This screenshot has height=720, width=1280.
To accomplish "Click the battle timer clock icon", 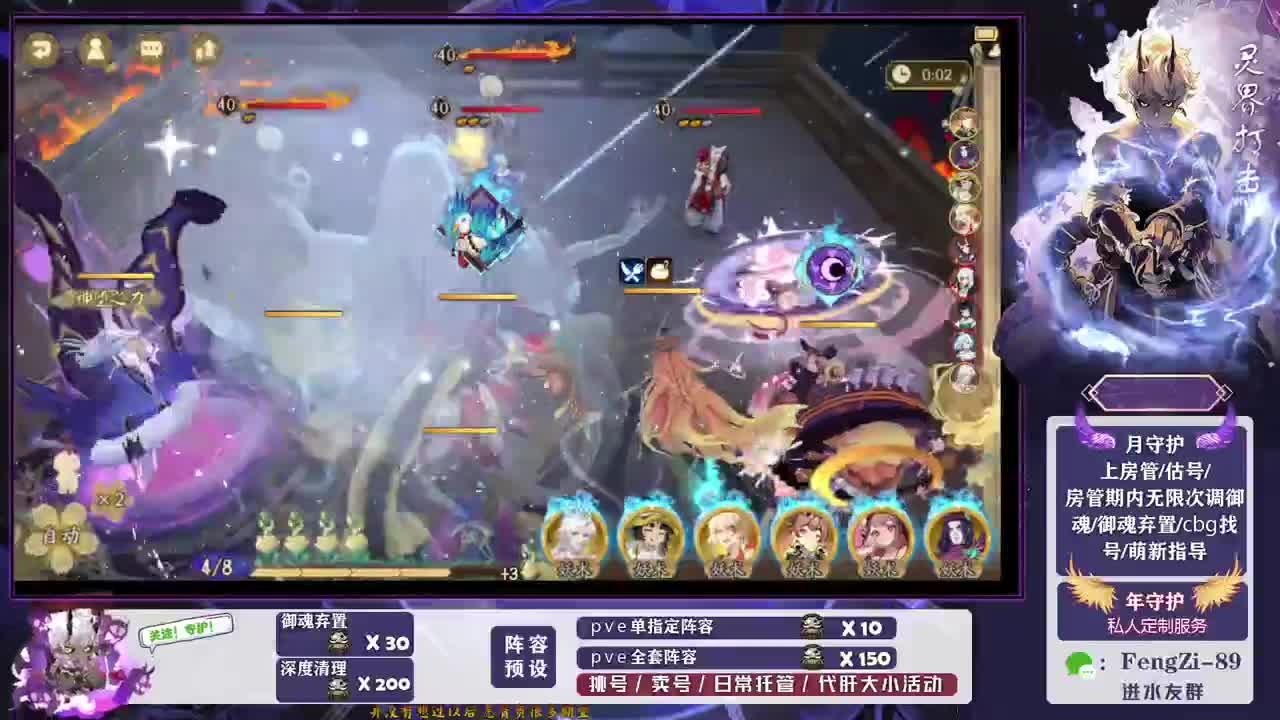I will pos(903,74).
